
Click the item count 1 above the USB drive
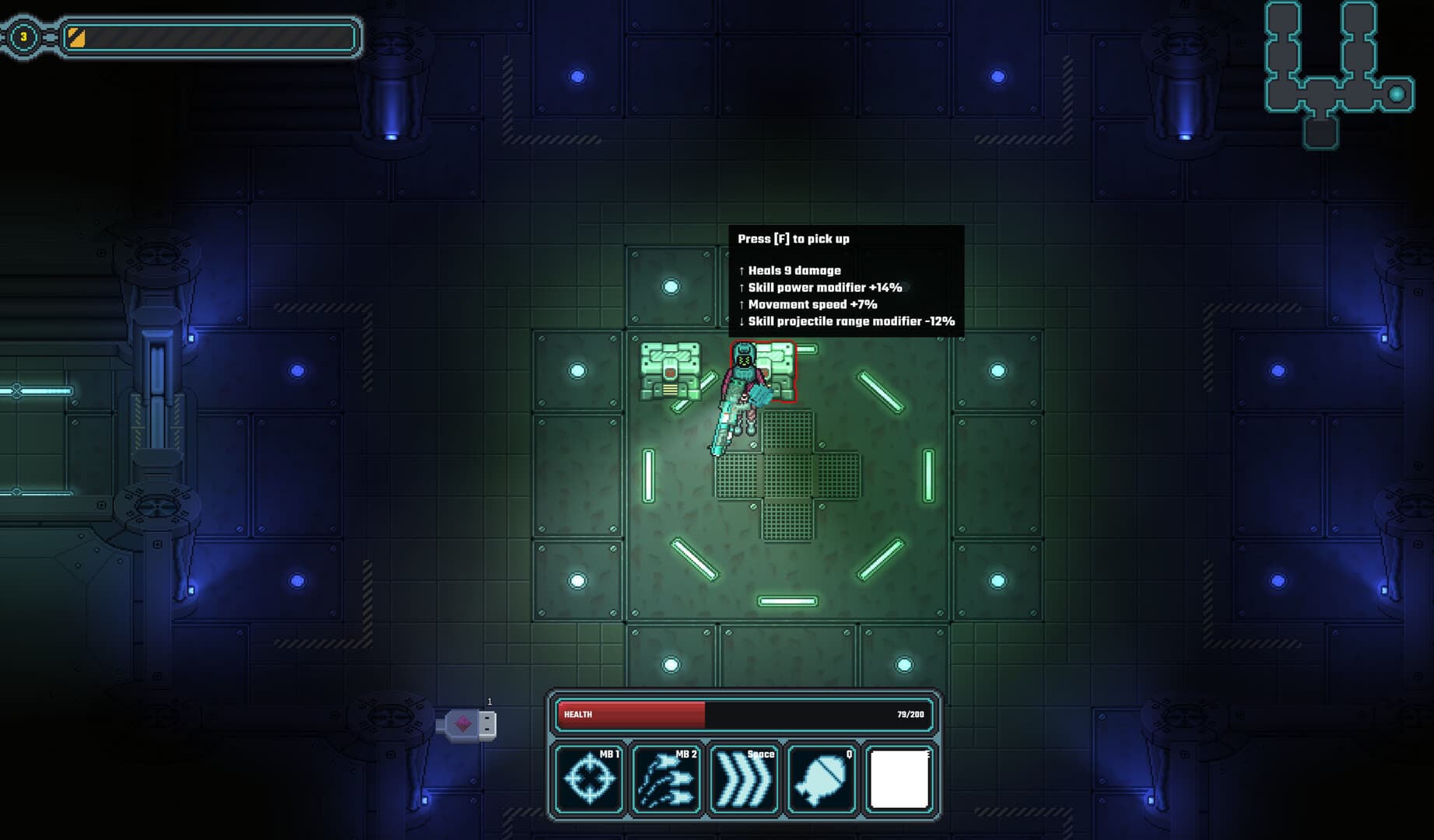489,702
